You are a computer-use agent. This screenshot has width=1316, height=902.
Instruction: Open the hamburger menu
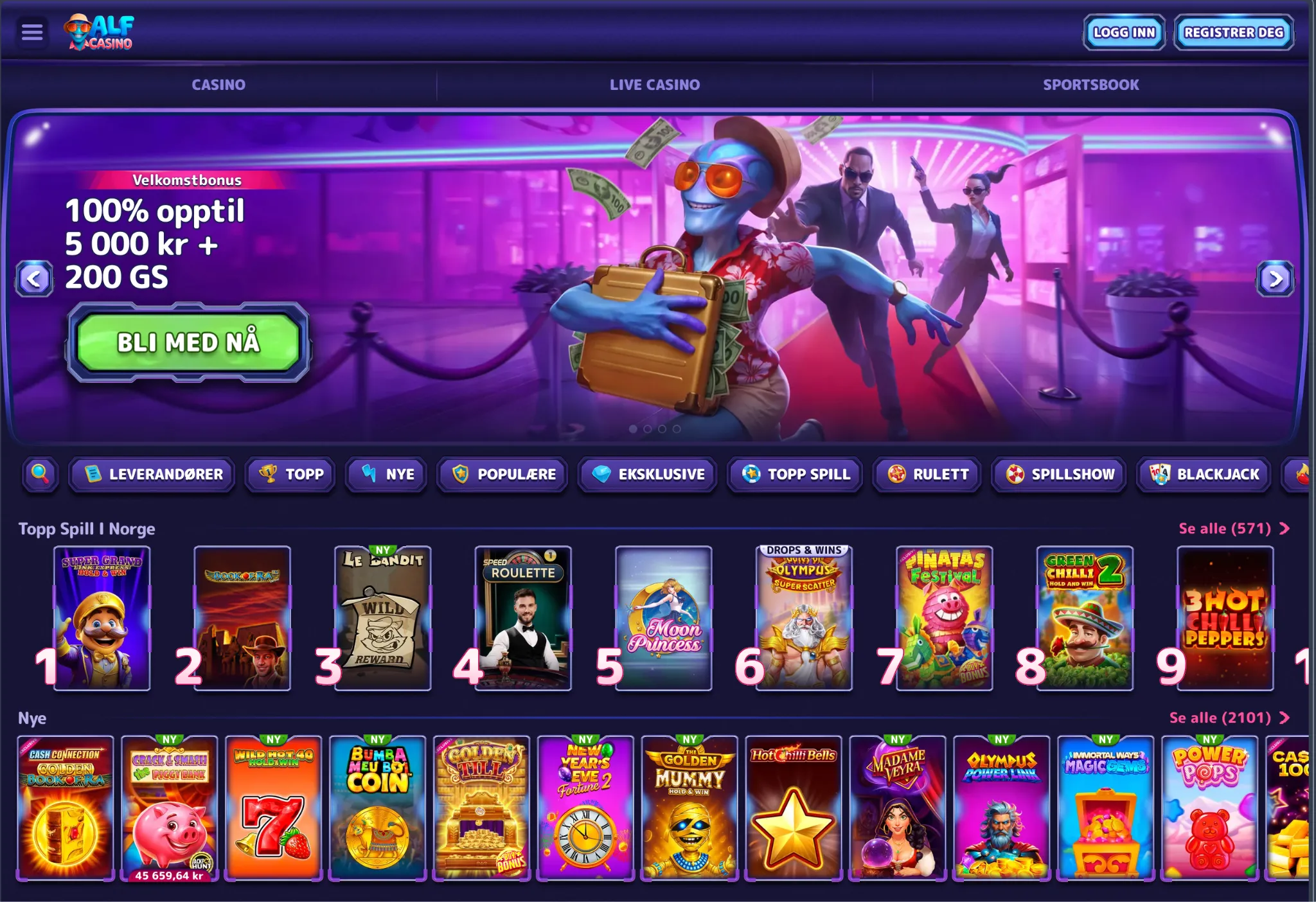tap(32, 33)
